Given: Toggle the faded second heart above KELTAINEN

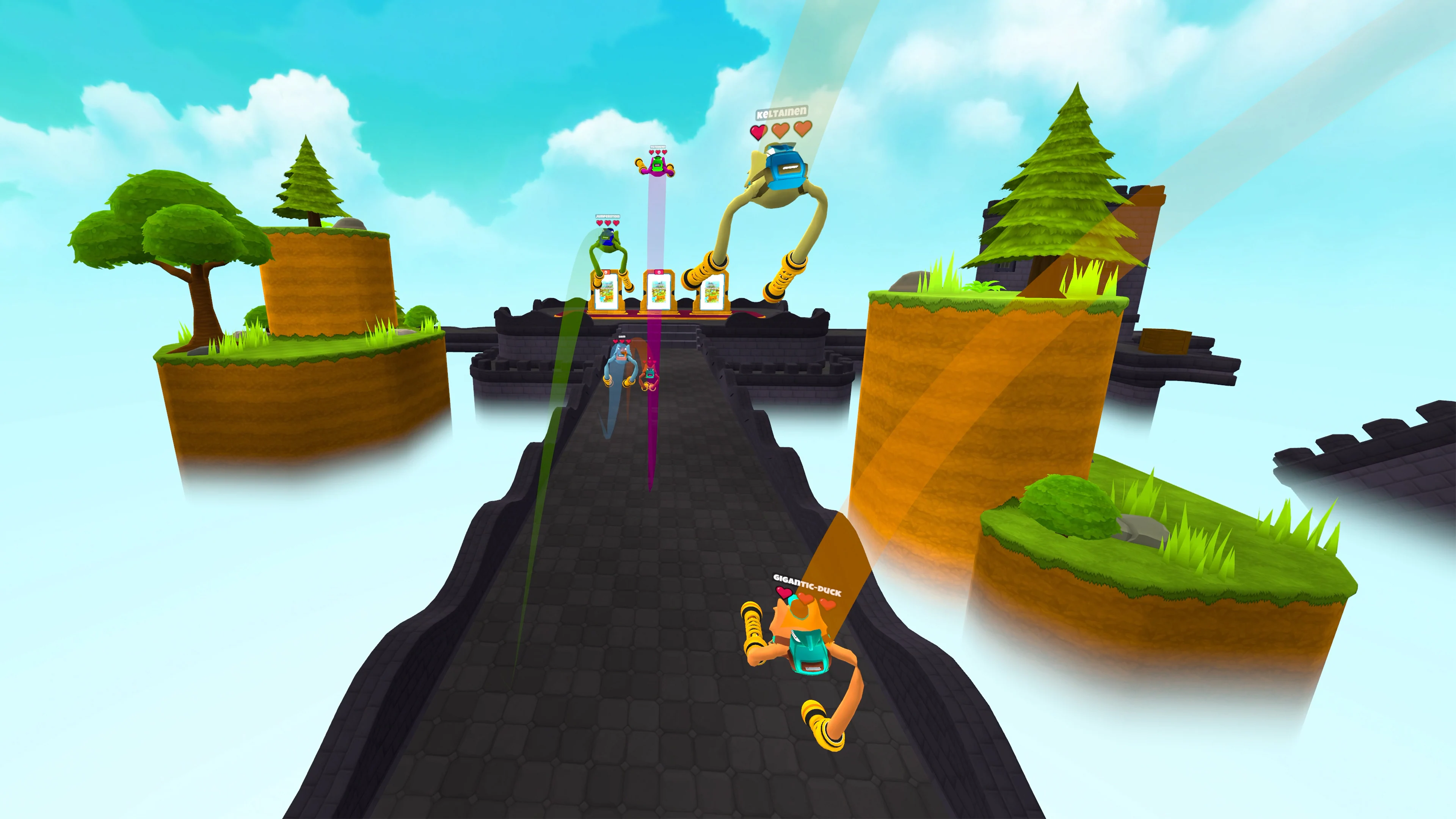Looking at the screenshot, I should pos(781,130).
